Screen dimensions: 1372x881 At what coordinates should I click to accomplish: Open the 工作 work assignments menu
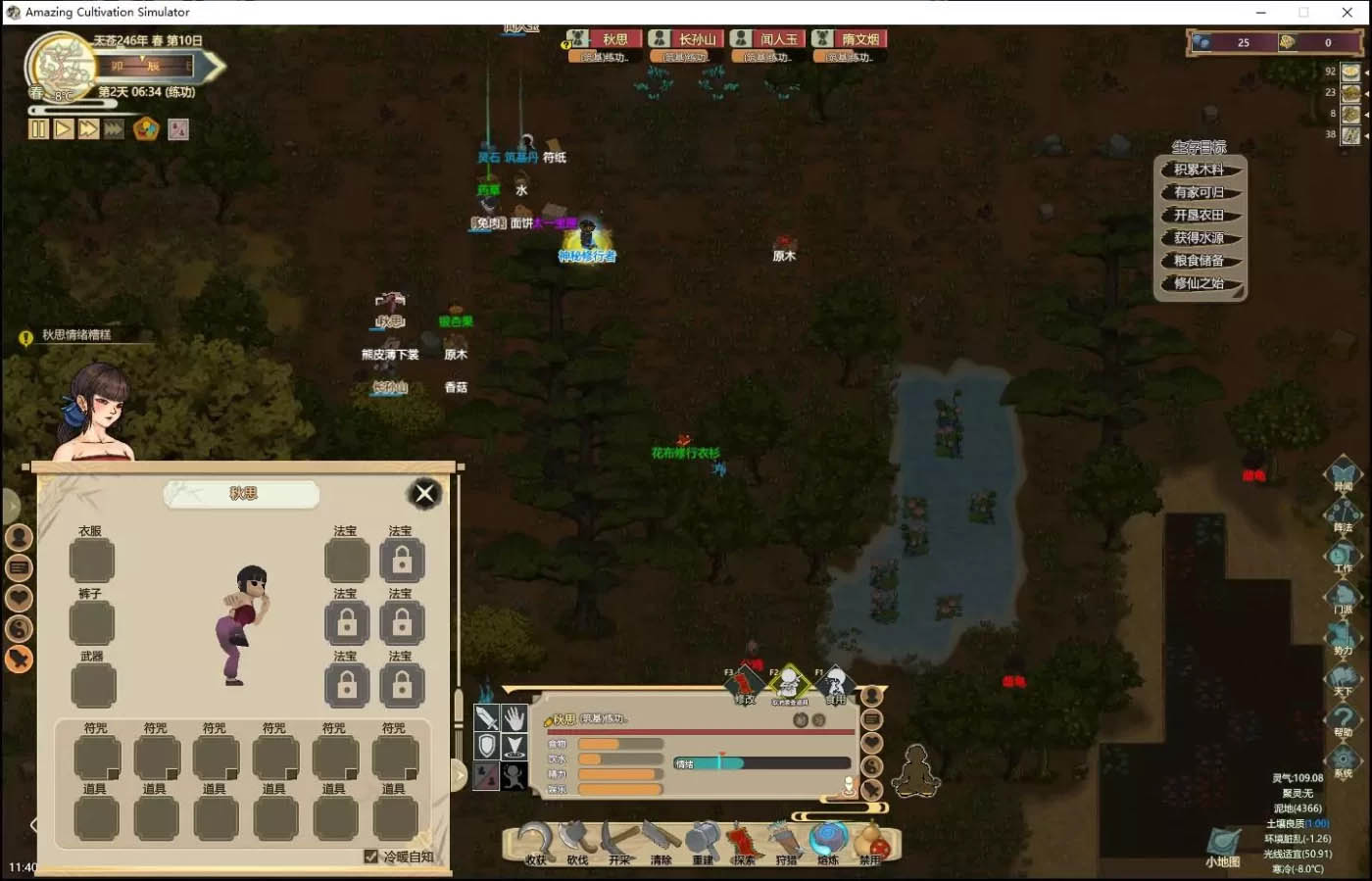point(1343,556)
